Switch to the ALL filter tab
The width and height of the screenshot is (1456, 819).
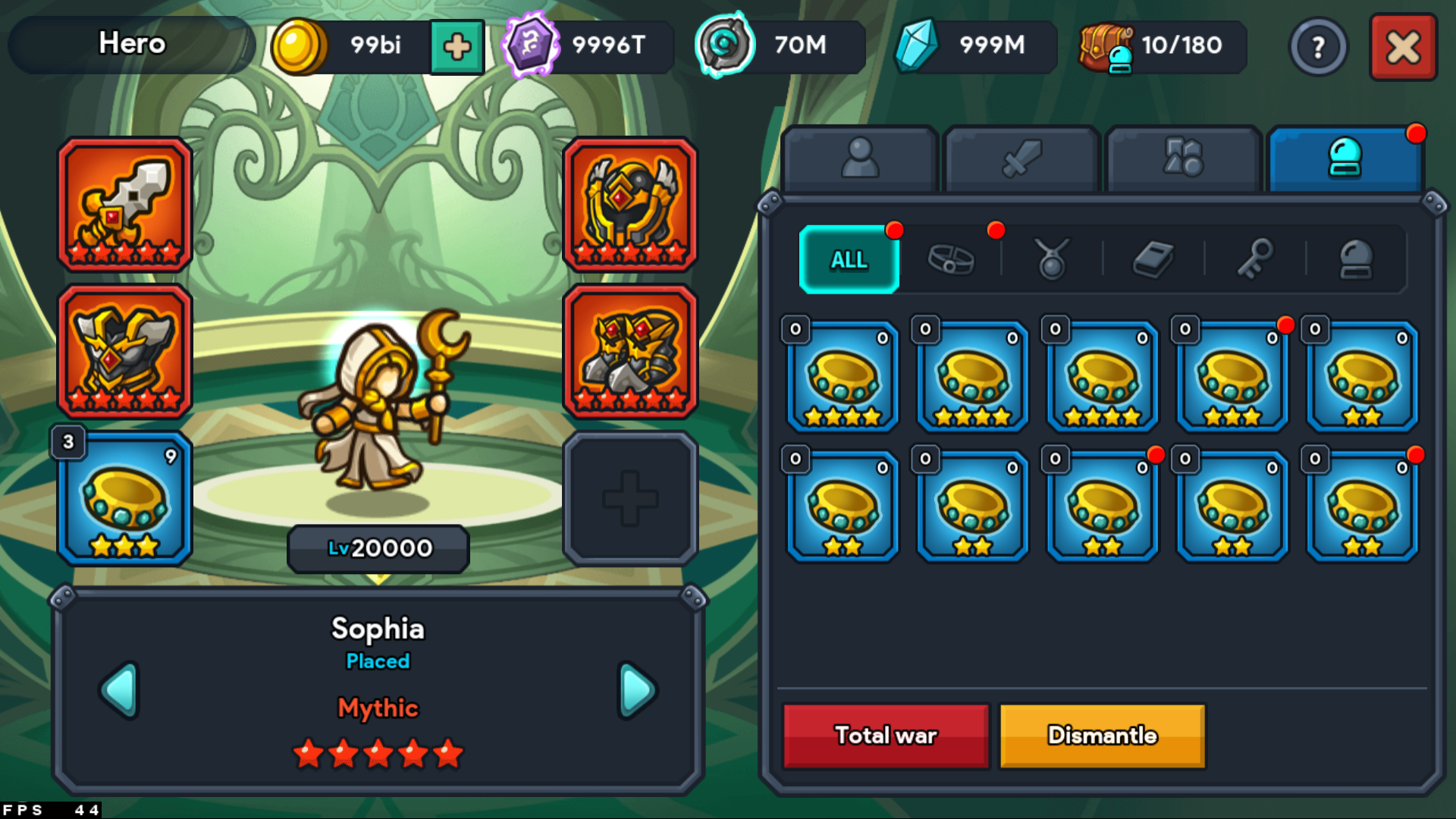pyautogui.click(x=848, y=259)
